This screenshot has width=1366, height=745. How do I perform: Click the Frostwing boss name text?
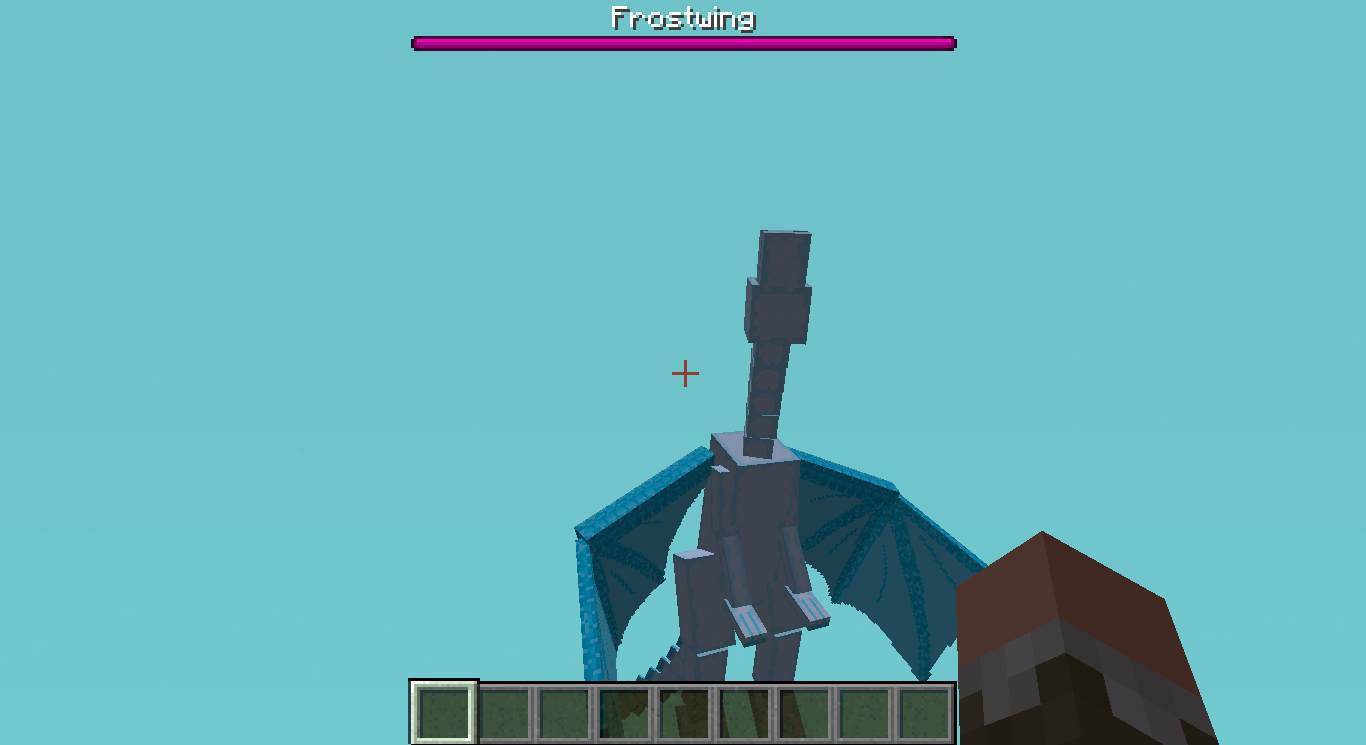(x=683, y=17)
